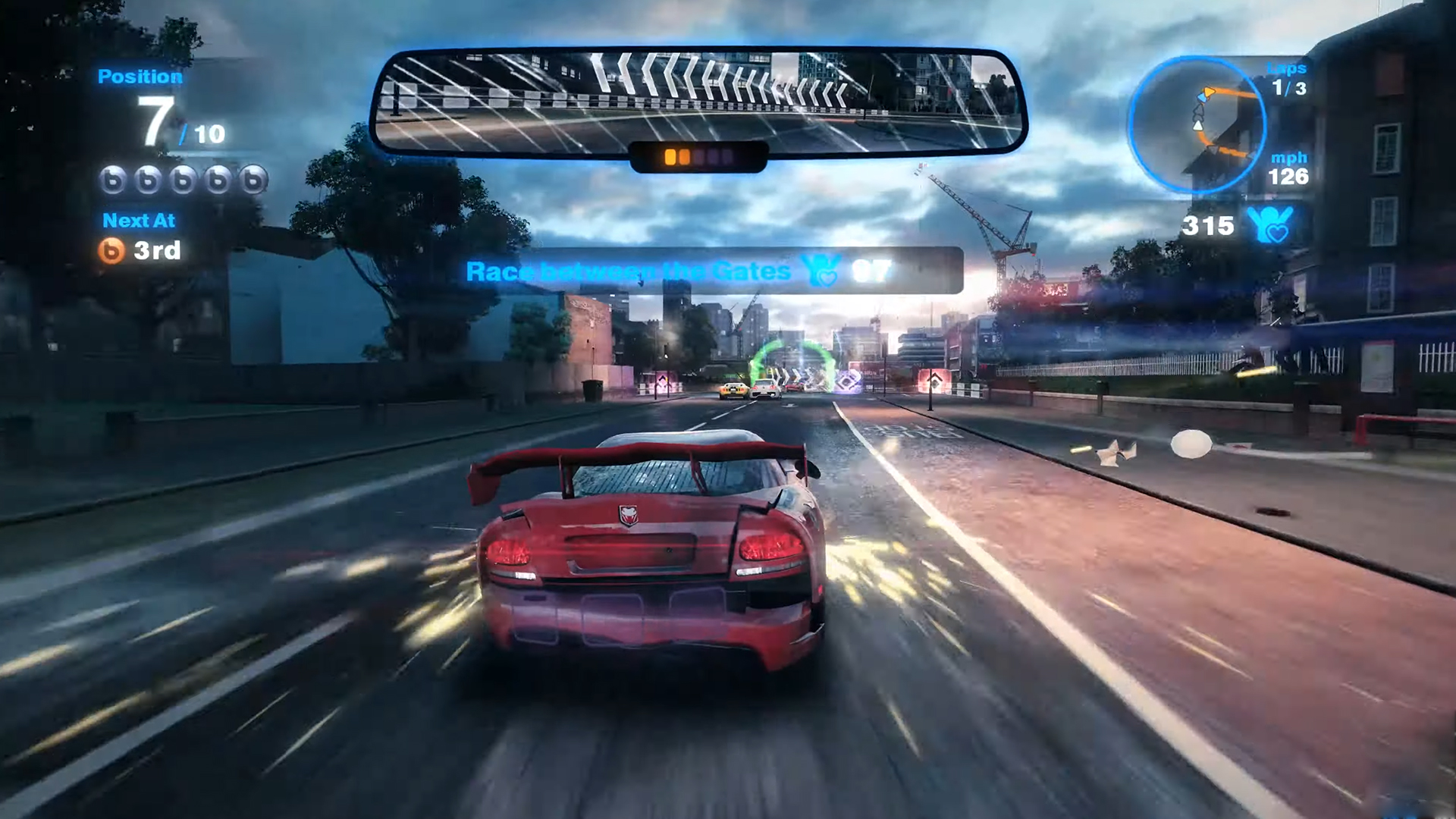Click the blue fans icon beside 315
This screenshot has width=1456, height=819.
coord(1269,224)
